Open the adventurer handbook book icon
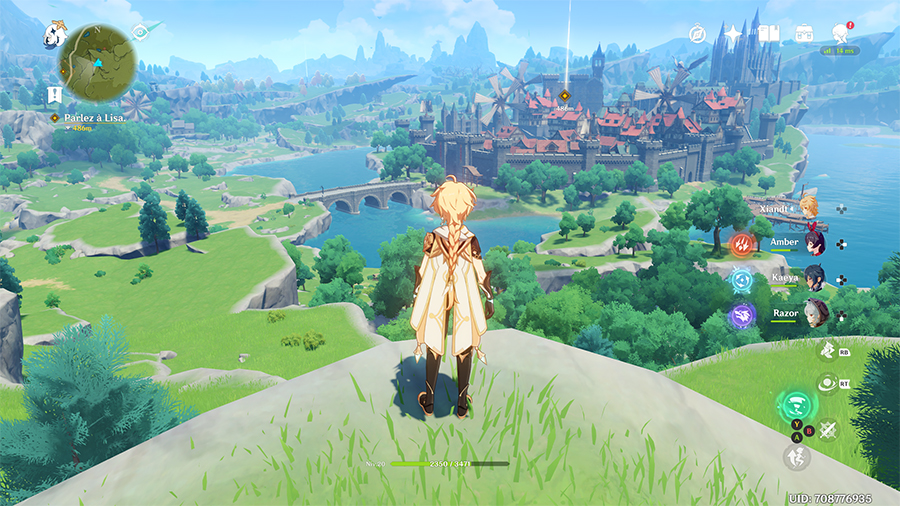 tap(768, 35)
